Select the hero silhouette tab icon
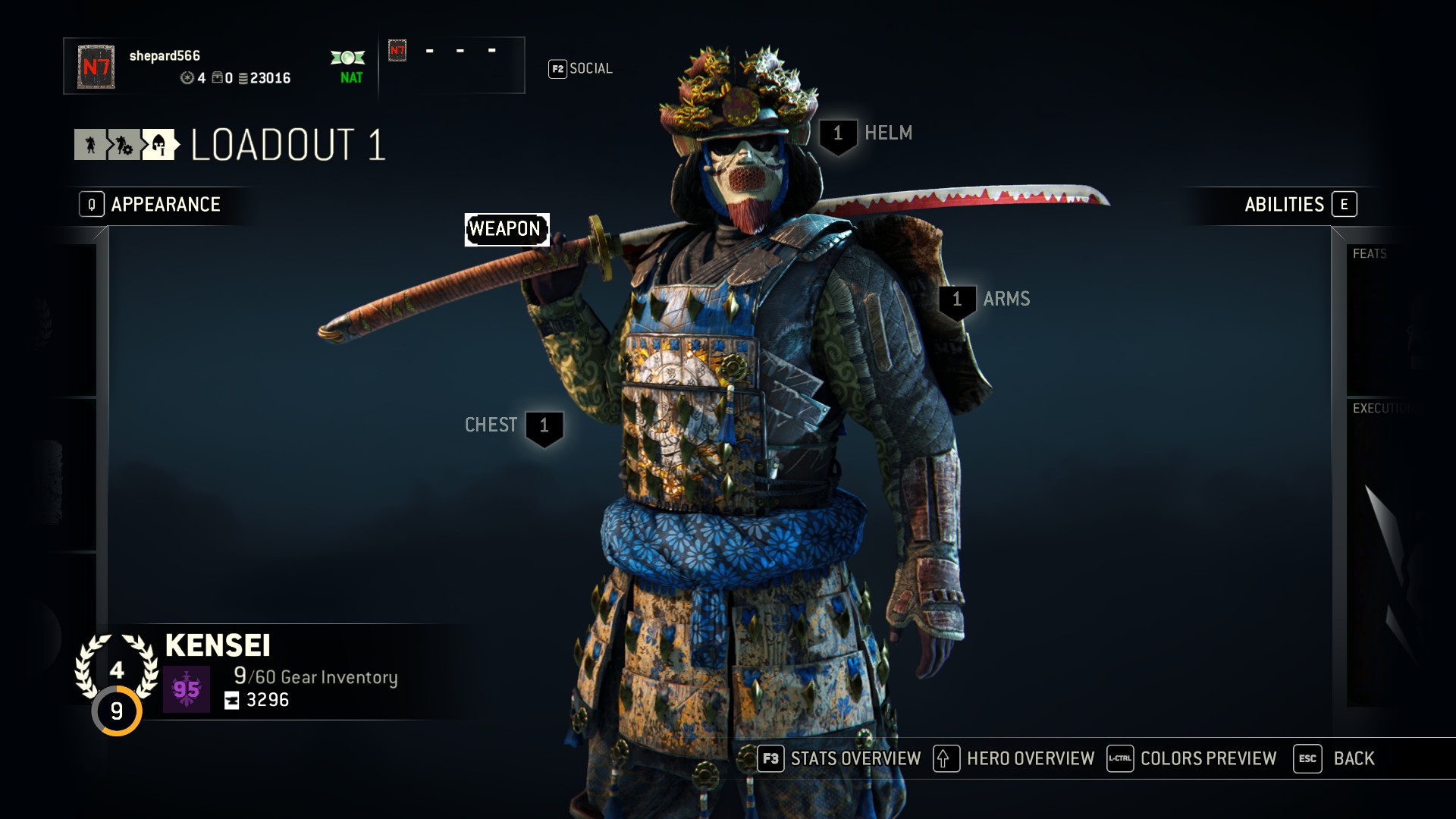Image resolution: width=1456 pixels, height=819 pixels. [x=91, y=145]
